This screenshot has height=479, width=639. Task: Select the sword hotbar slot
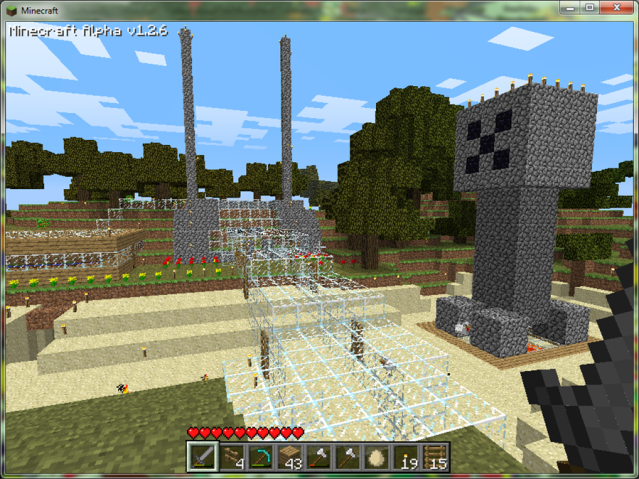click(202, 457)
